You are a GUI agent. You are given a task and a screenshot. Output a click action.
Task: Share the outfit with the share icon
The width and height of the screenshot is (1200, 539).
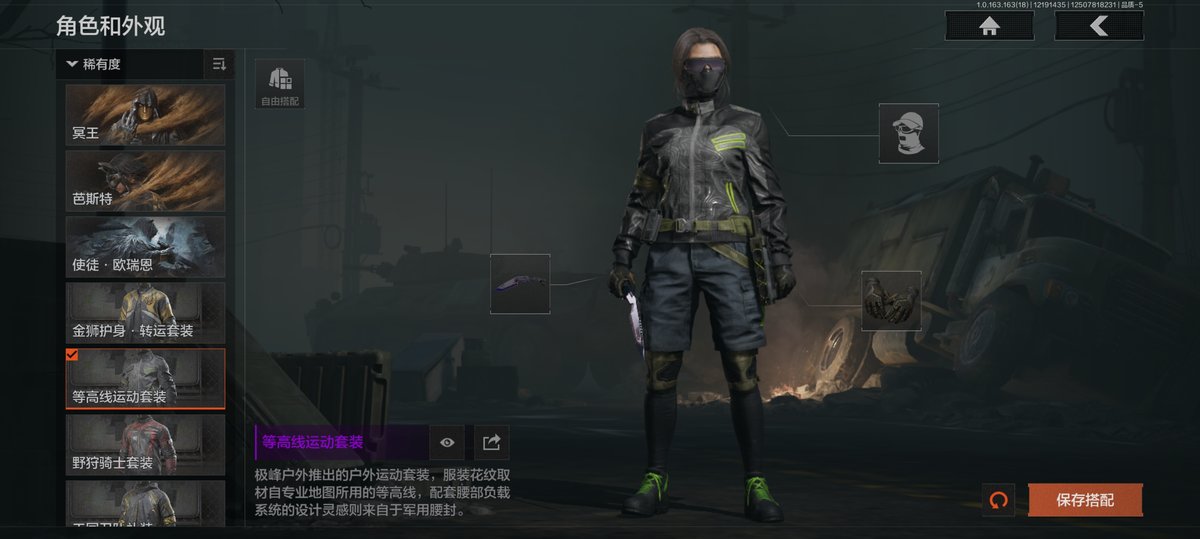[491, 442]
